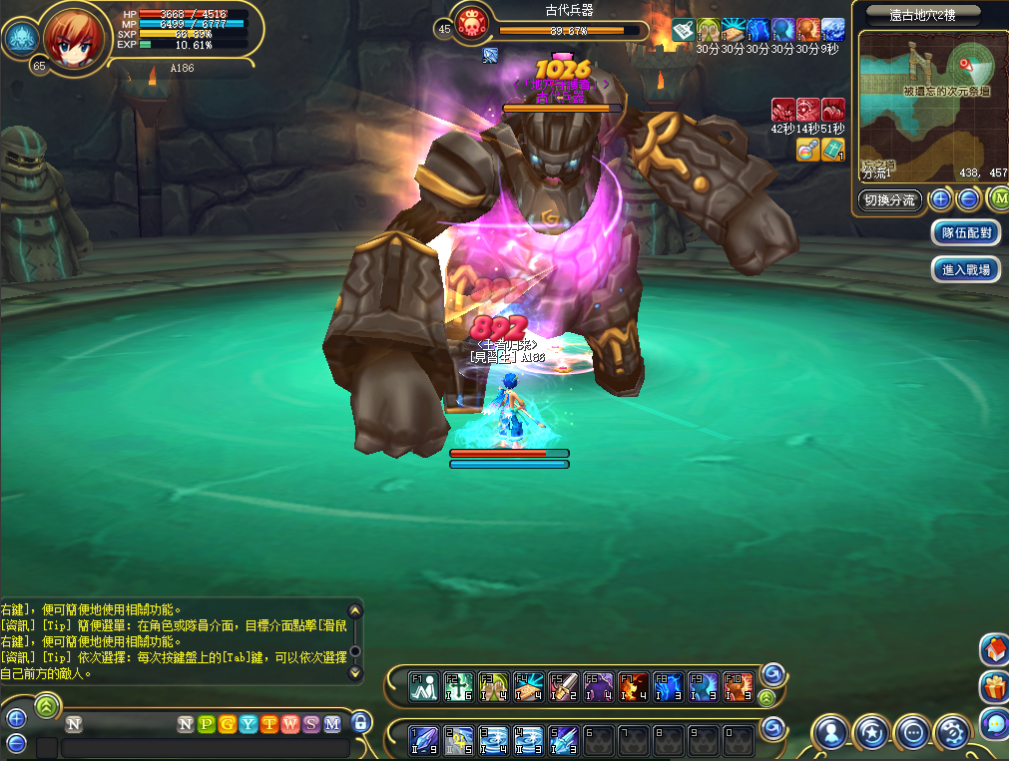Screen dimensions: 1009x761
Task: Open the gear settings round button
Action: [x=951, y=733]
